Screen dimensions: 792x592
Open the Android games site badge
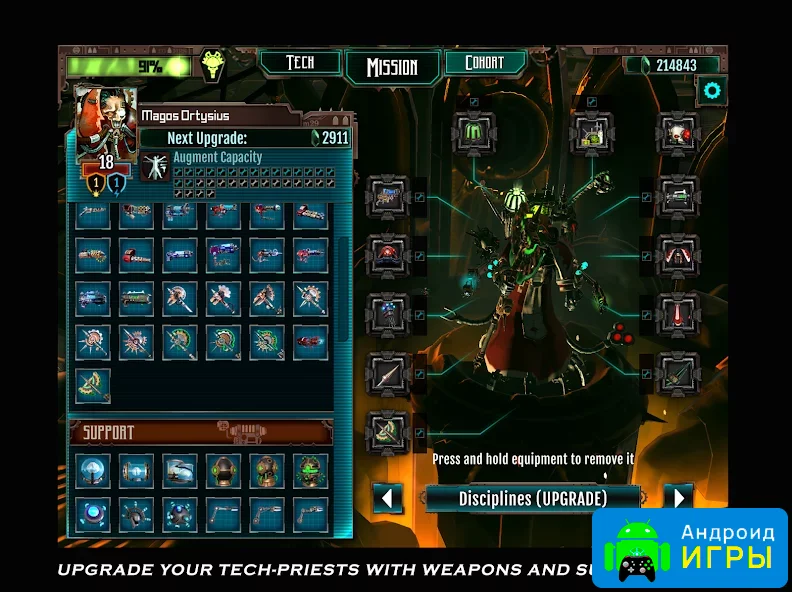(x=689, y=546)
